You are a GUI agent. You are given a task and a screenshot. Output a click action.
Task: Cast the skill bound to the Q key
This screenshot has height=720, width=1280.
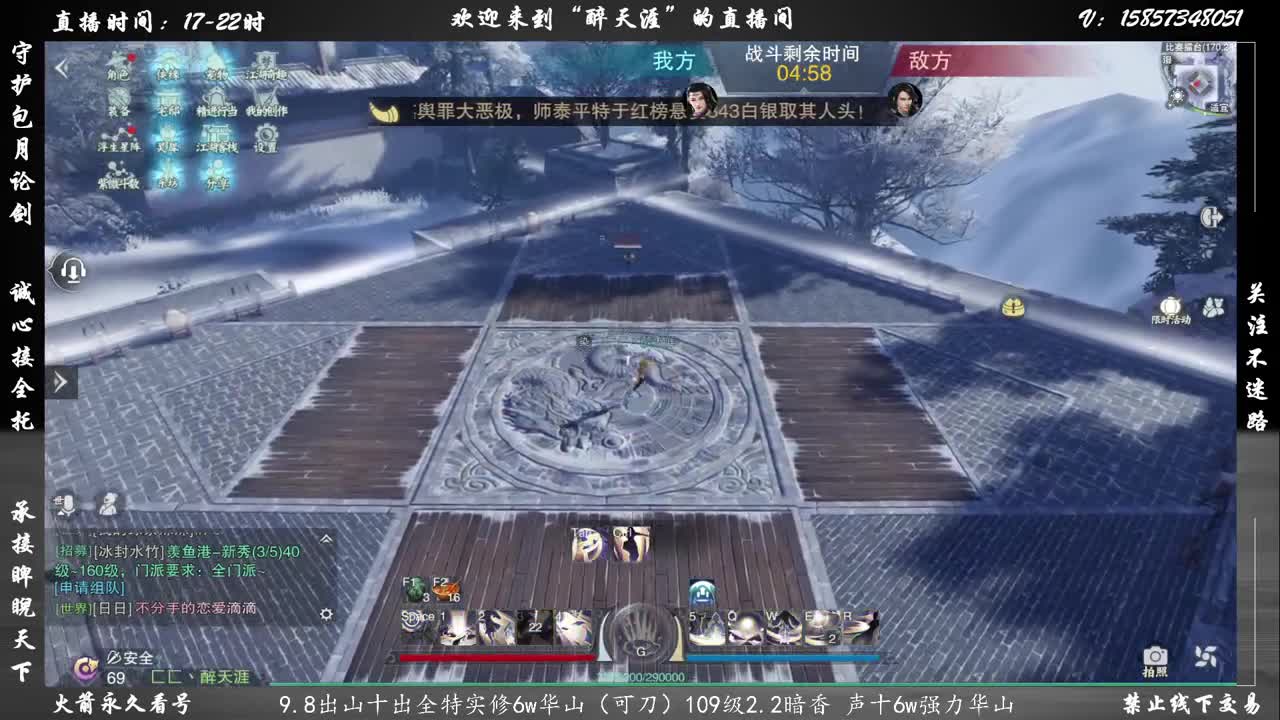[745, 628]
